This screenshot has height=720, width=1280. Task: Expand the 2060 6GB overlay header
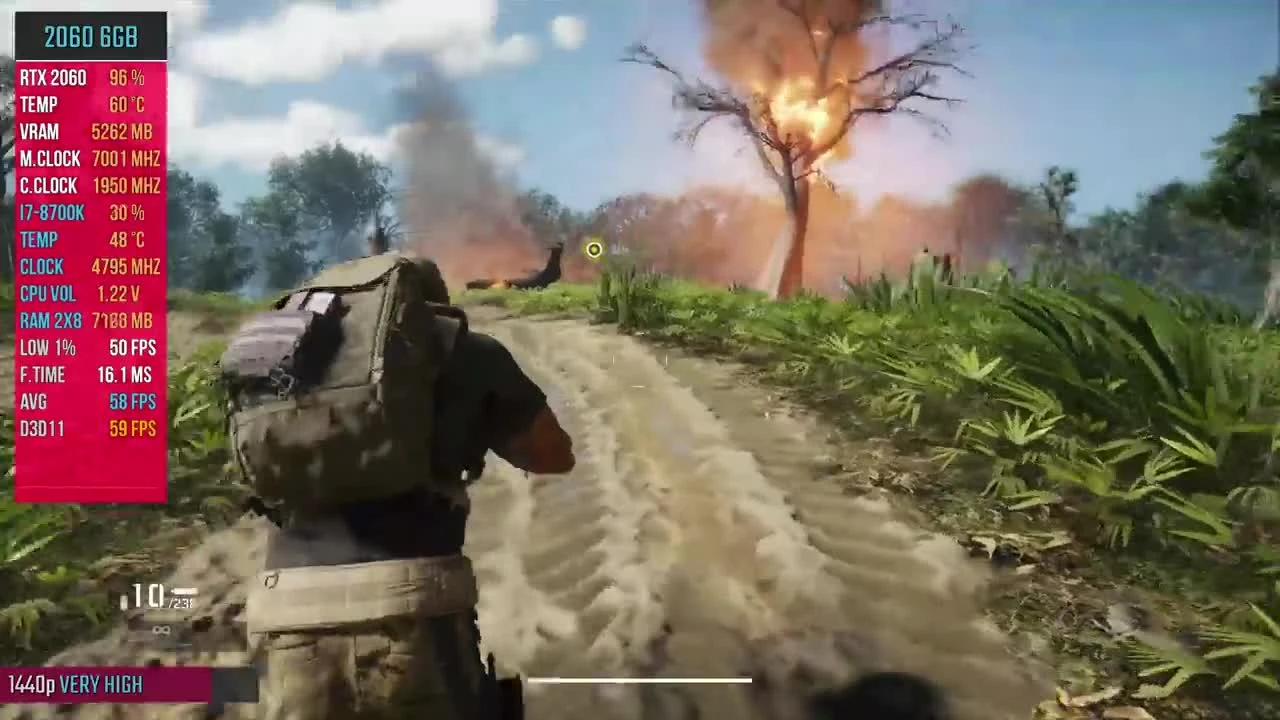click(x=90, y=37)
